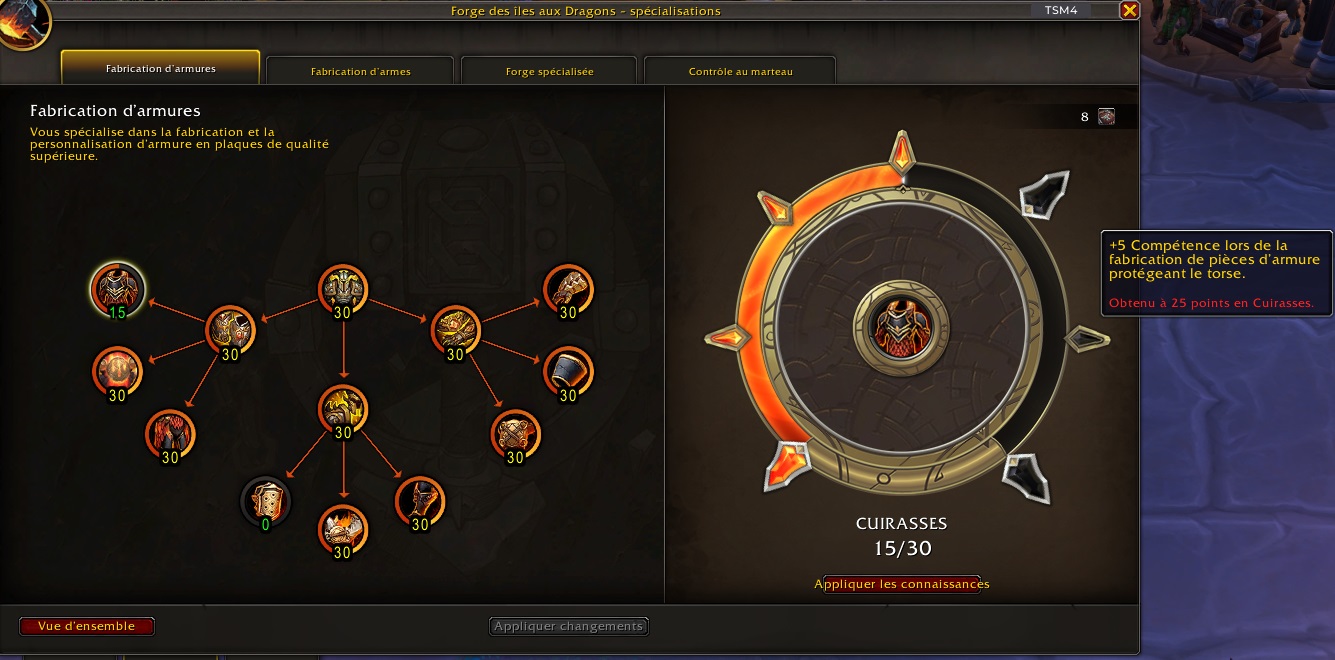Select the belt buckle specialization node
This screenshot has height=660, width=1335.
click(x=515, y=434)
